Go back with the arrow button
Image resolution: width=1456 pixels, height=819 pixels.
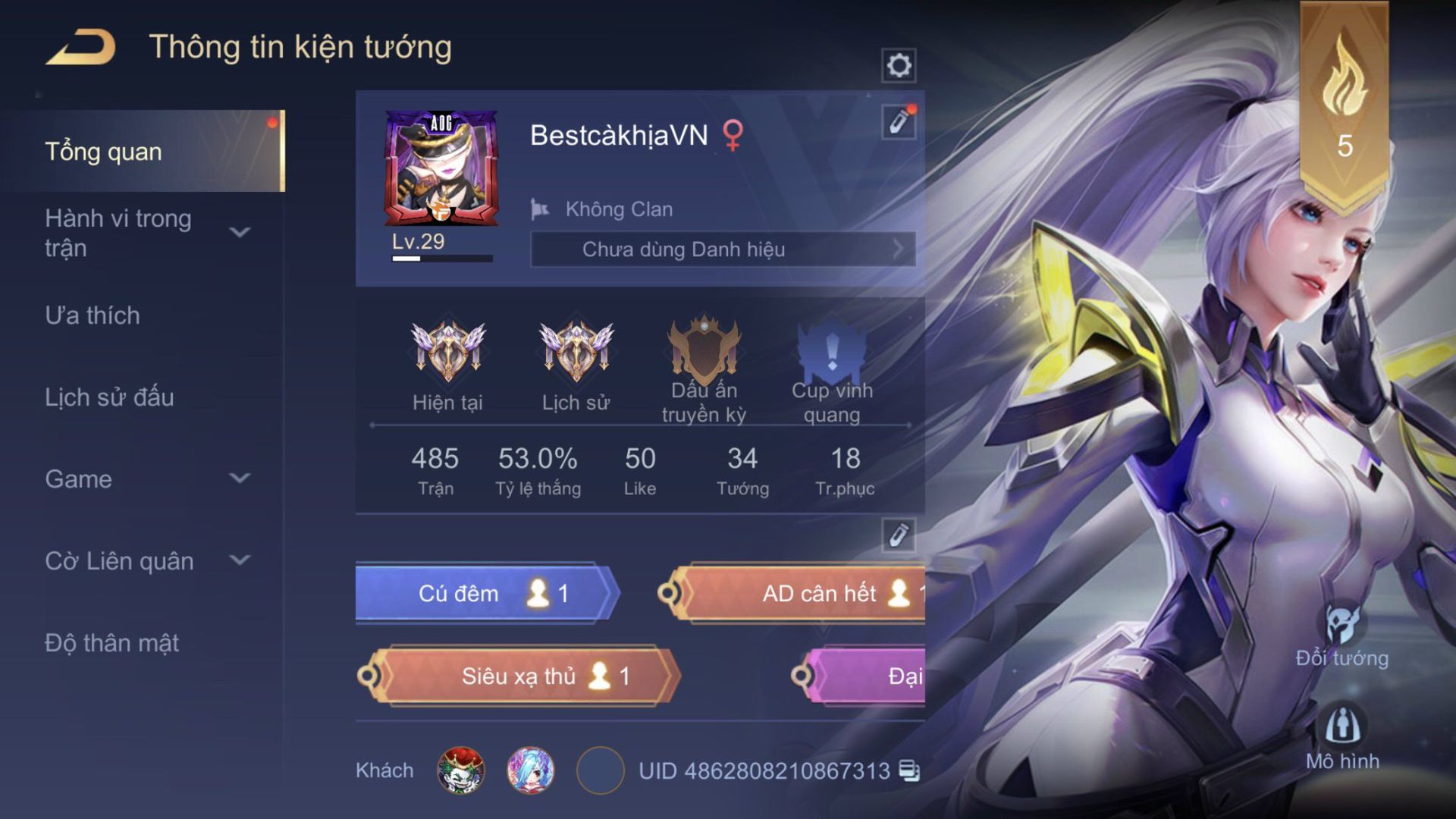pos(81,47)
